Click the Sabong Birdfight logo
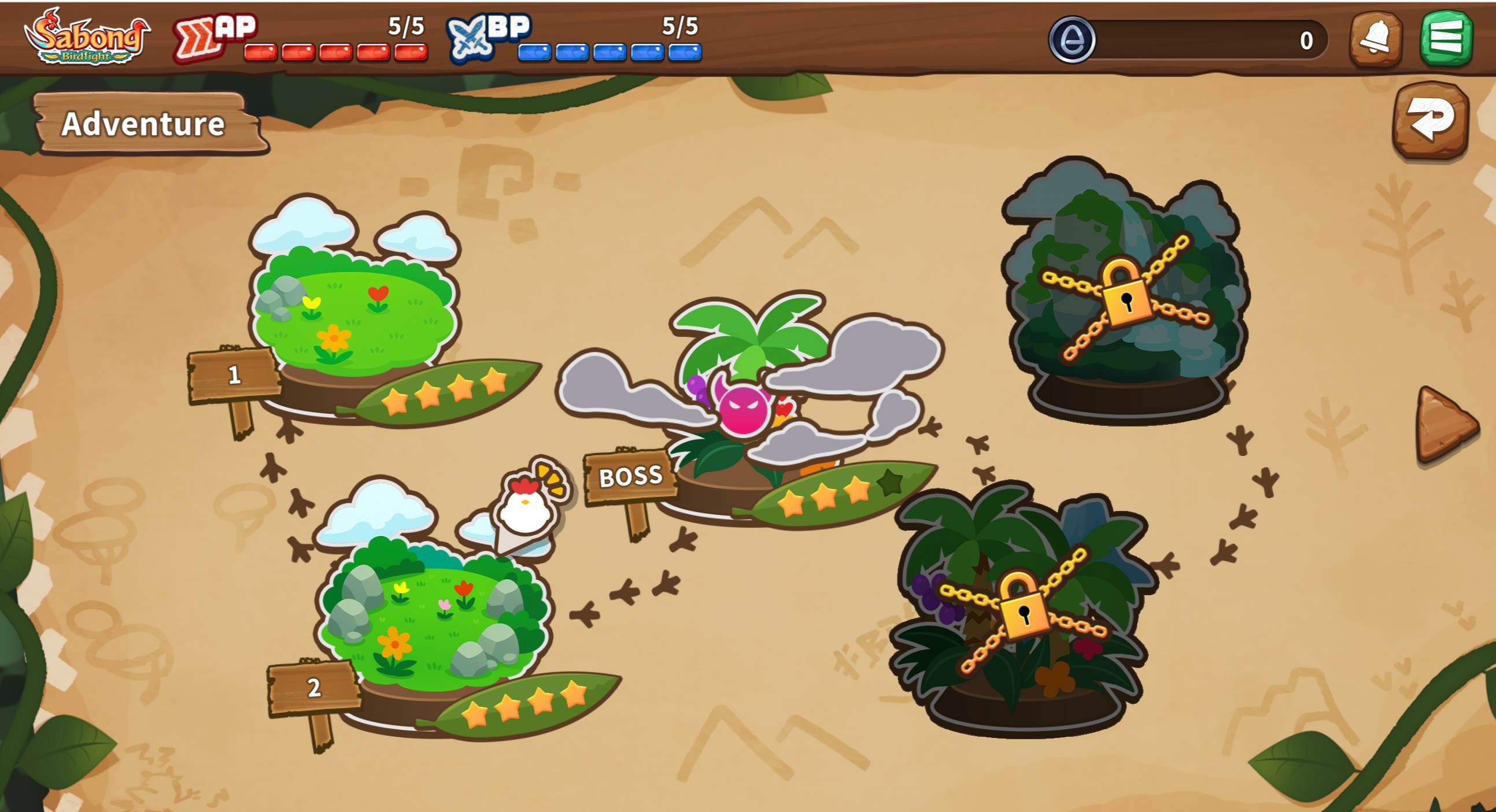 (x=87, y=37)
